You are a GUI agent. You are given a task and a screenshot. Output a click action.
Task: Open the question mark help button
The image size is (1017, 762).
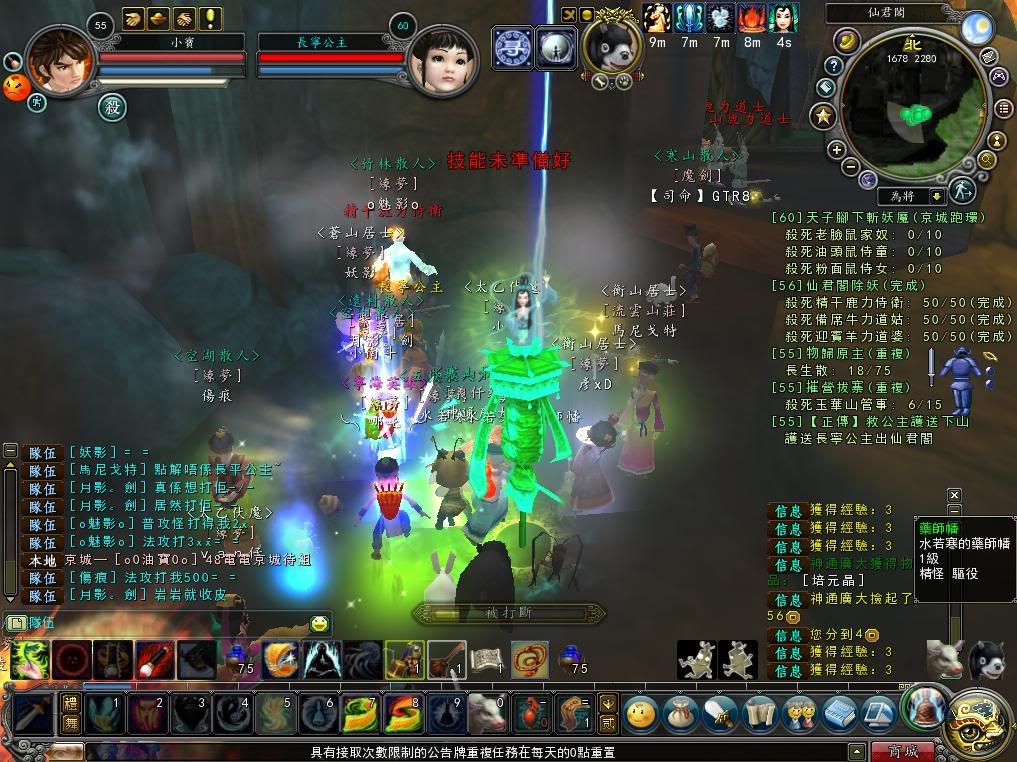click(834, 65)
